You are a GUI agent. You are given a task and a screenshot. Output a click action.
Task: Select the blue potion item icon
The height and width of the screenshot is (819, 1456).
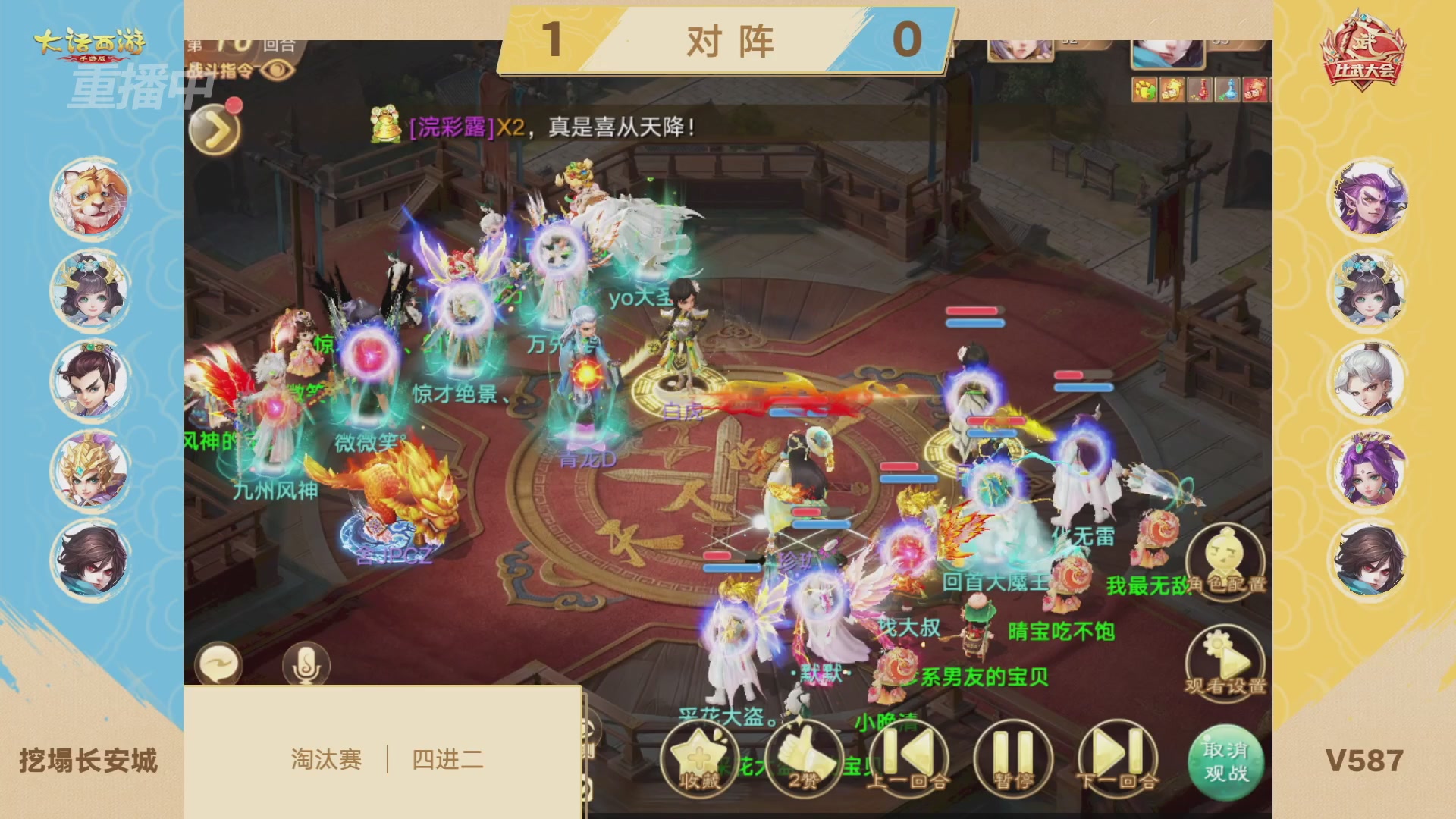pyautogui.click(x=1228, y=90)
